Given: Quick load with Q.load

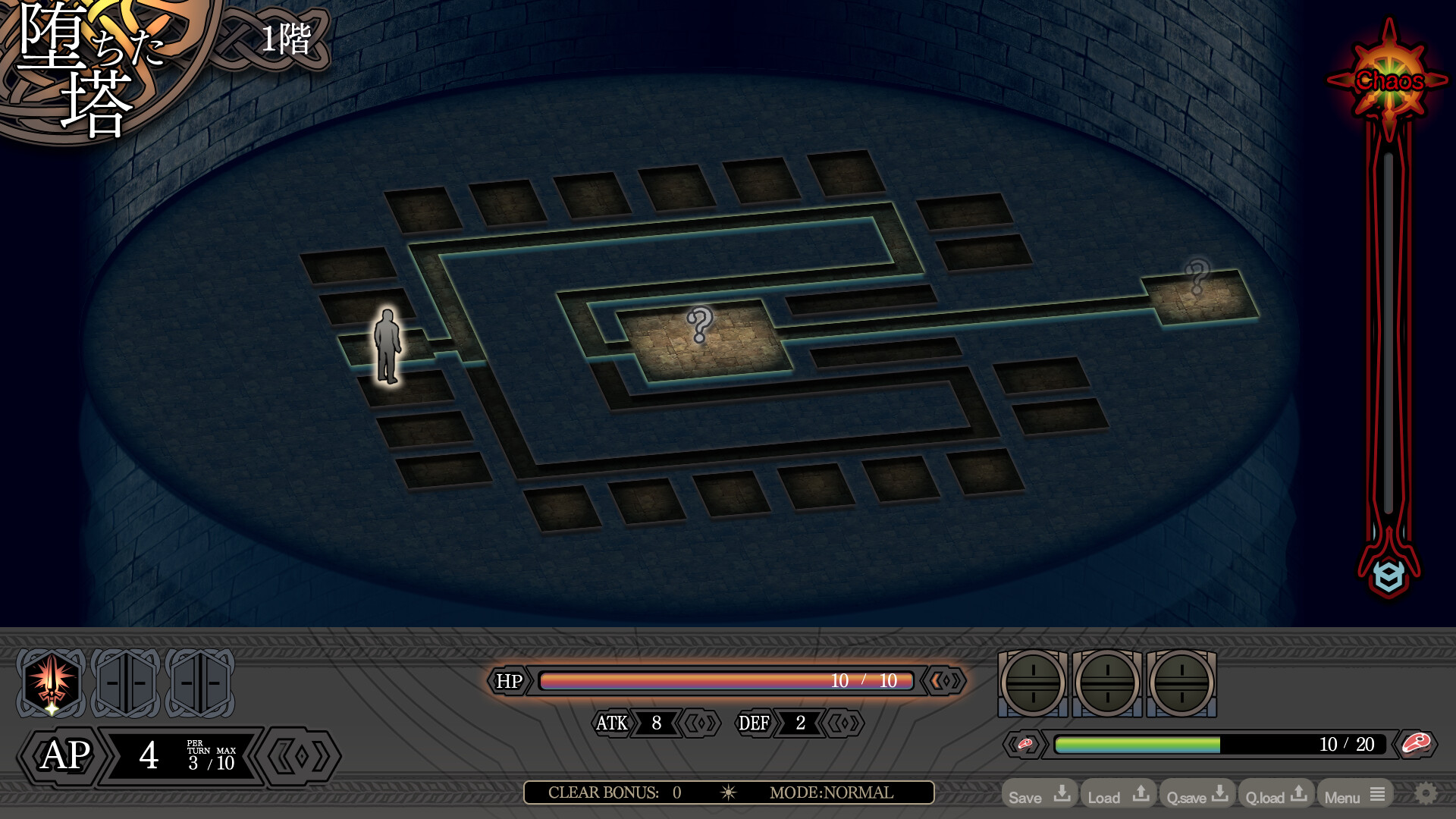Looking at the screenshot, I should click(x=1276, y=795).
